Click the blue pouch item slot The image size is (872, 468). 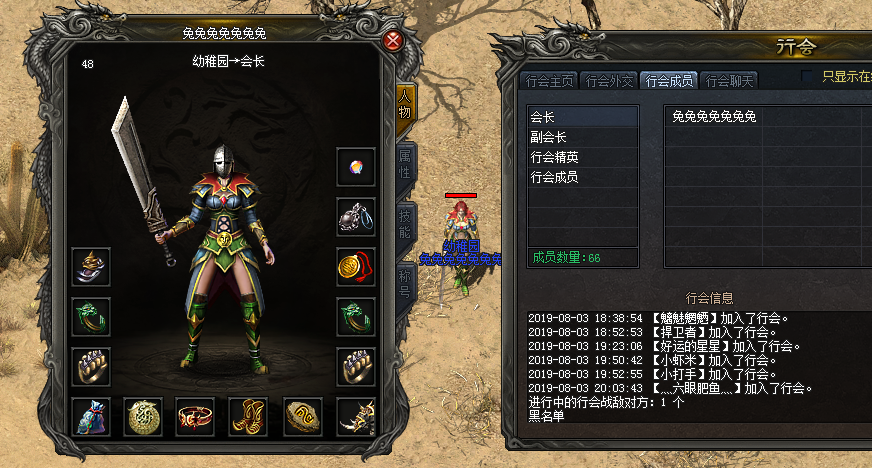pyautogui.click(x=90, y=417)
